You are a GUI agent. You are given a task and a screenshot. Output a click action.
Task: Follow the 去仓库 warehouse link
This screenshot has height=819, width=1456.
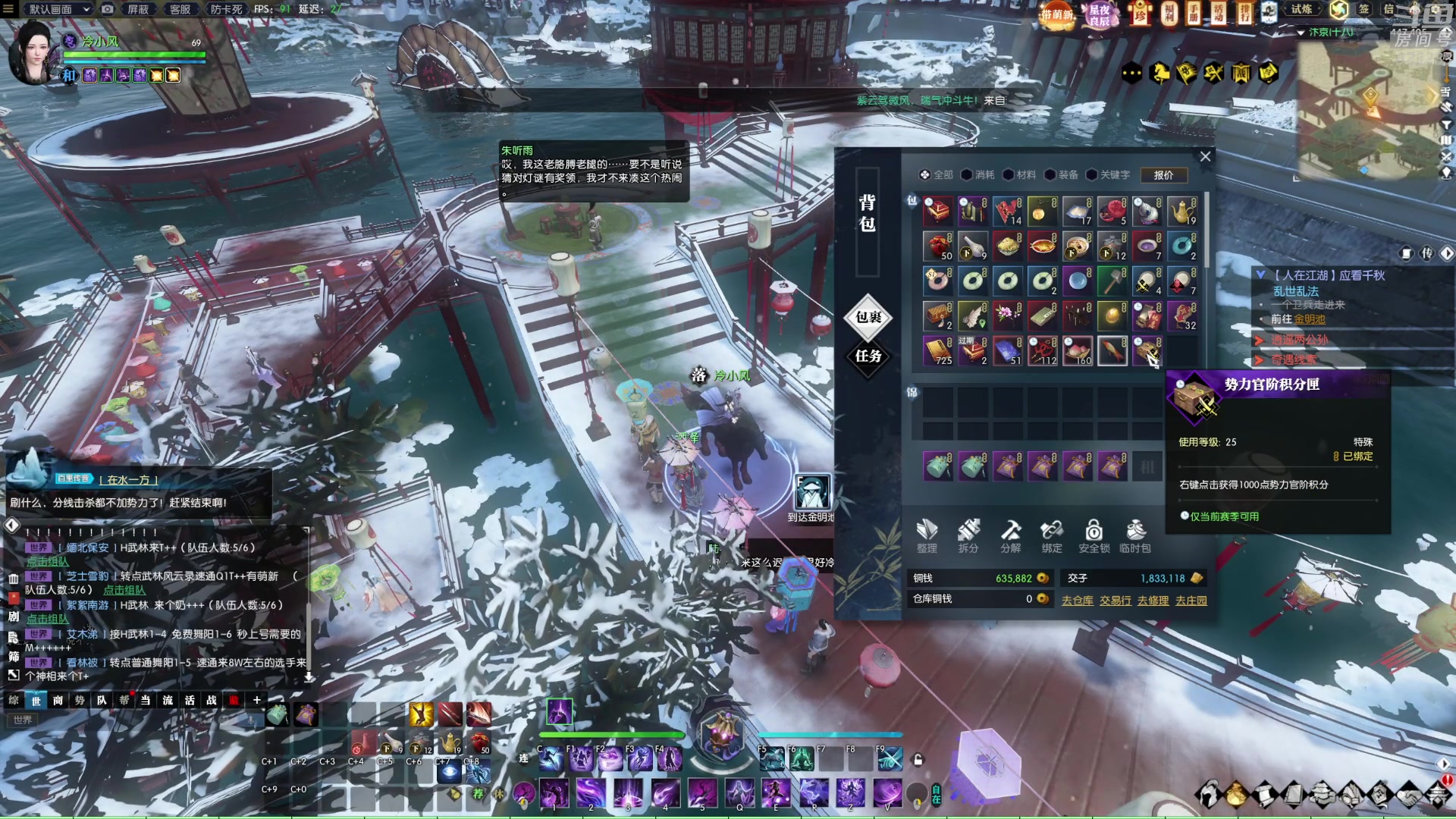1077,601
